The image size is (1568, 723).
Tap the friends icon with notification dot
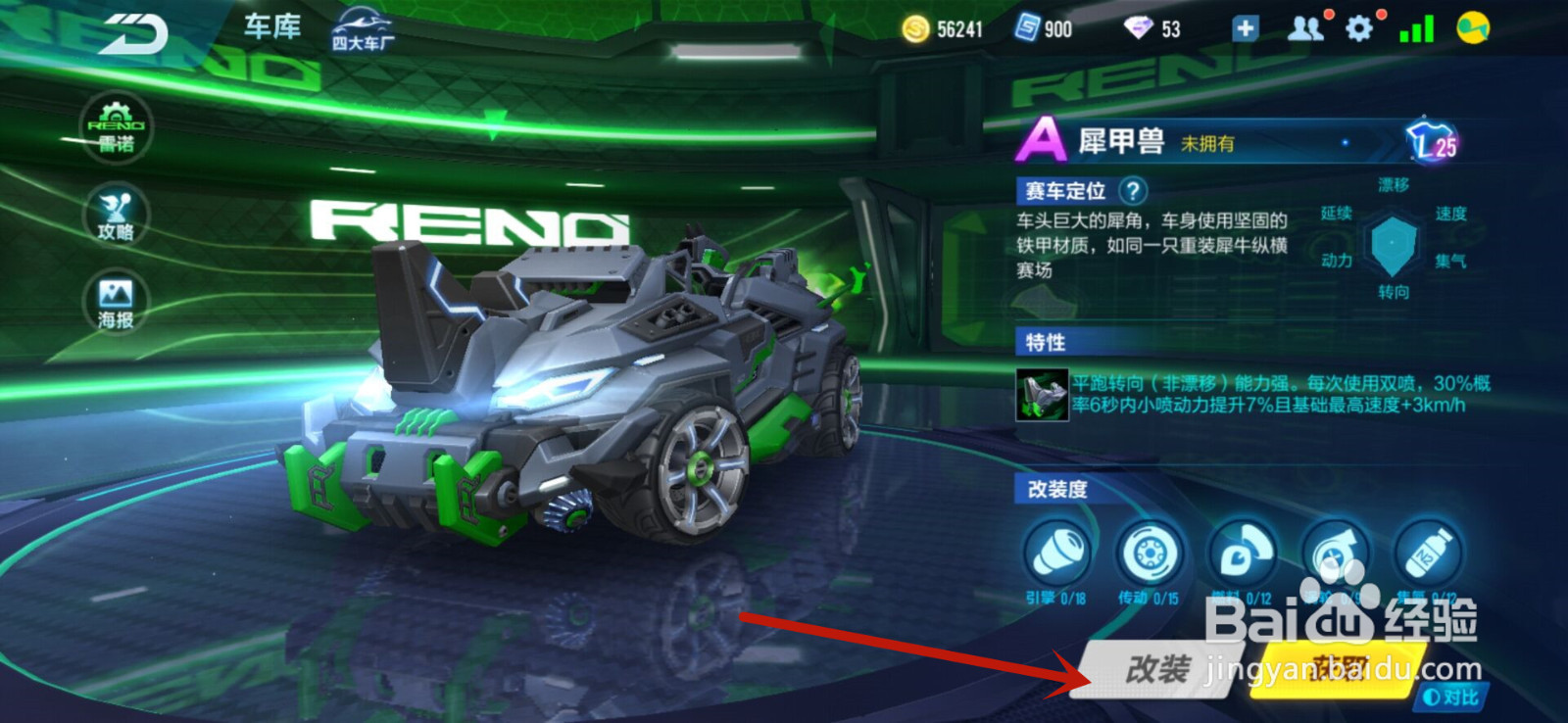click(1307, 29)
